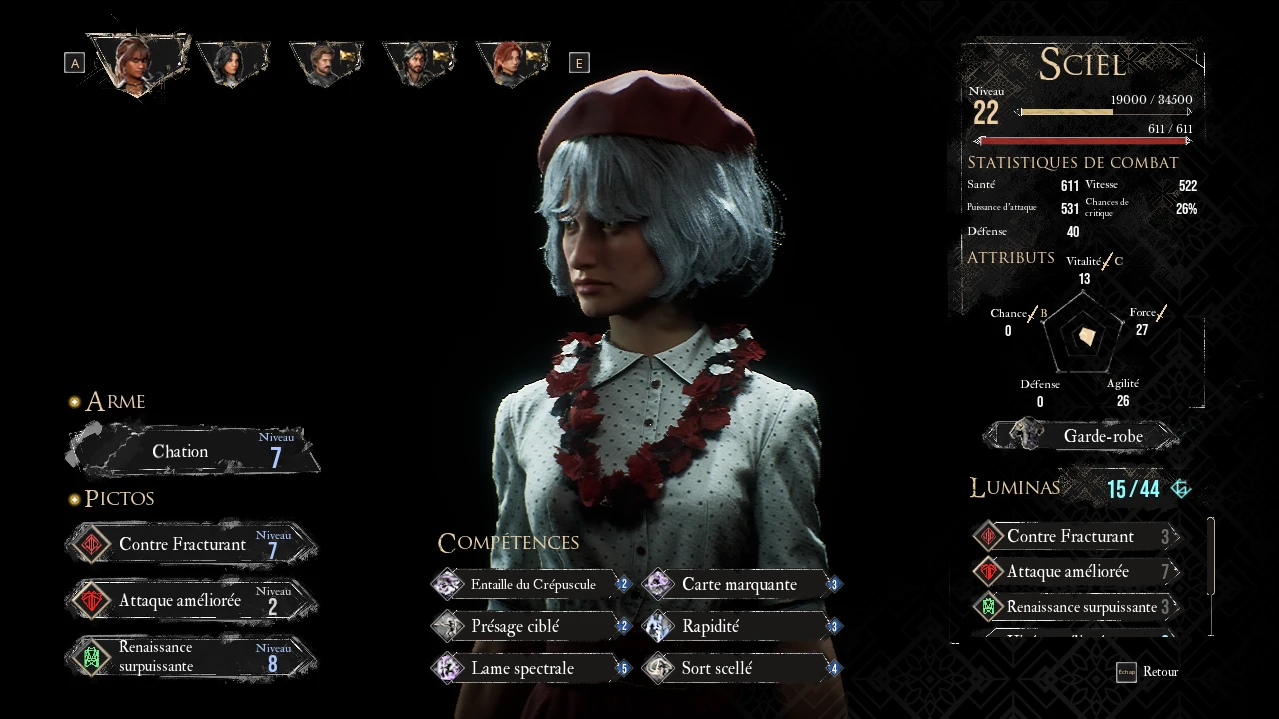Image resolution: width=1279 pixels, height=719 pixels.
Task: Open the Rapidité skill slot
Action: [741, 626]
